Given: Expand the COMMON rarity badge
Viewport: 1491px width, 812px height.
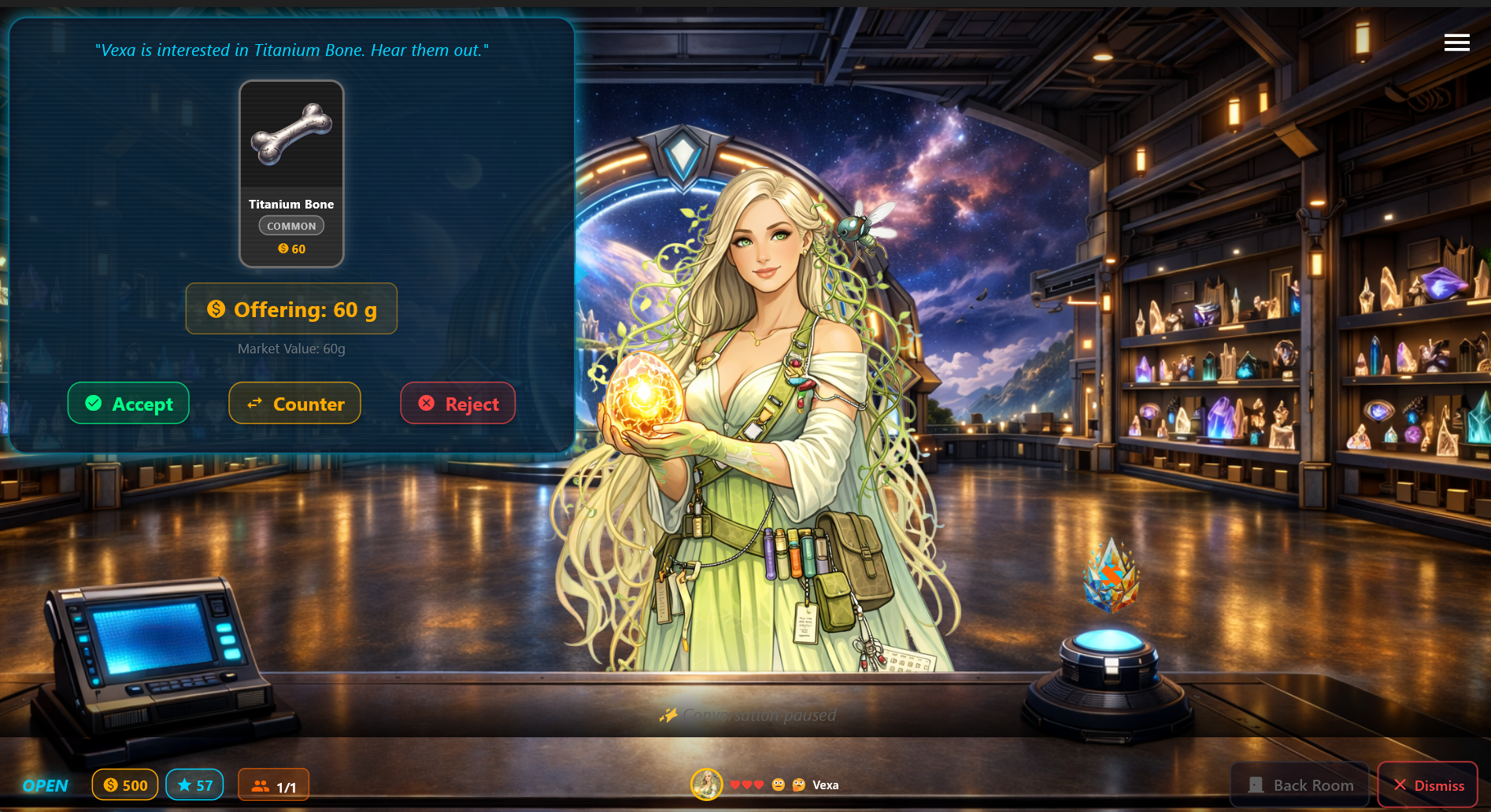Looking at the screenshot, I should point(291,225).
